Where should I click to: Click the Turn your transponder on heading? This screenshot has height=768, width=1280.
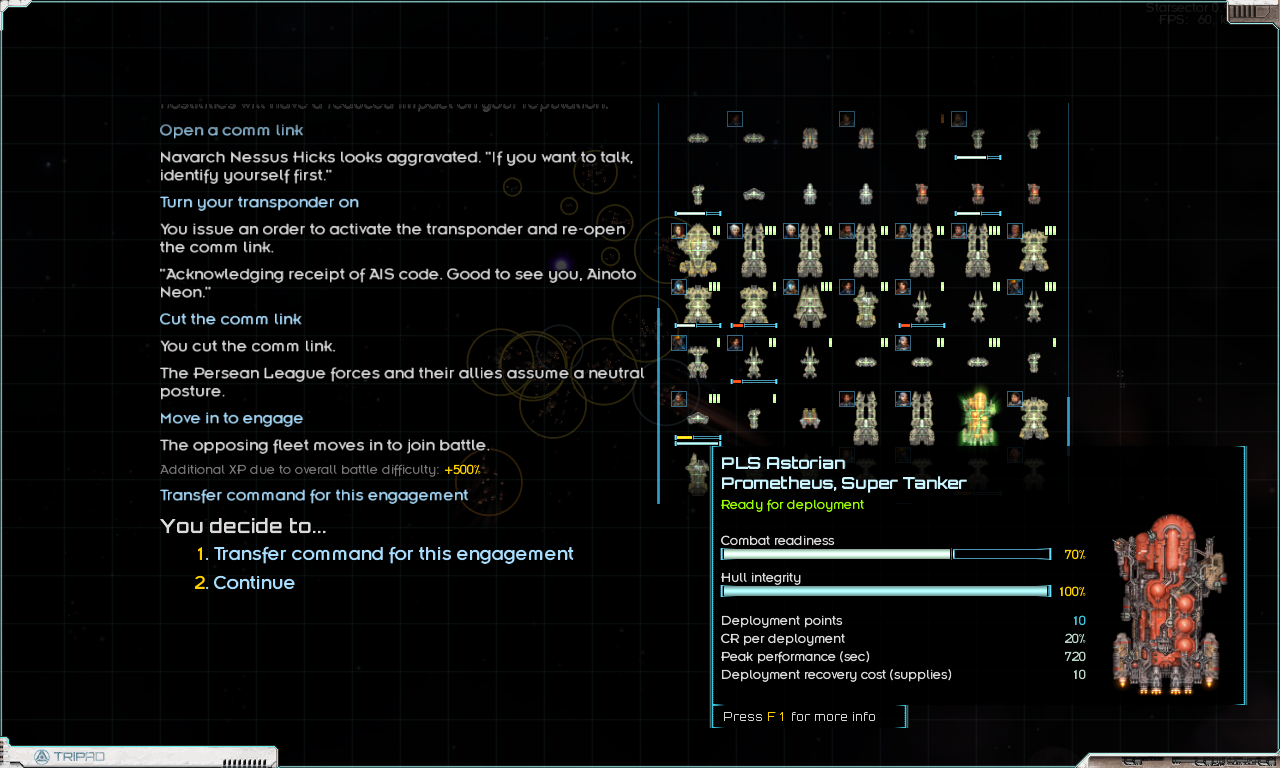[258, 201]
